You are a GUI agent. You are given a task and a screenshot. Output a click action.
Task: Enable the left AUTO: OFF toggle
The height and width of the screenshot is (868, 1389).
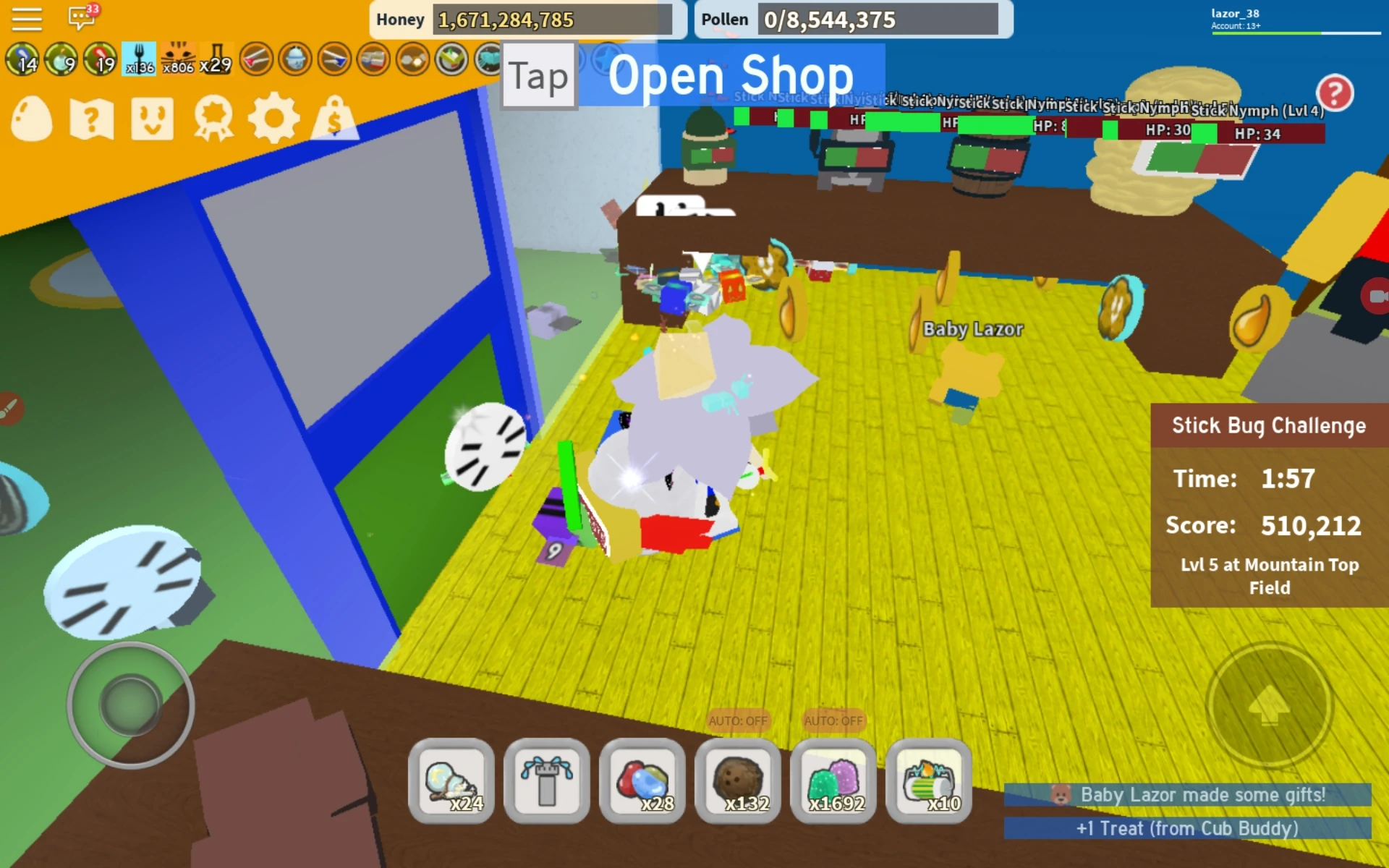point(739,720)
